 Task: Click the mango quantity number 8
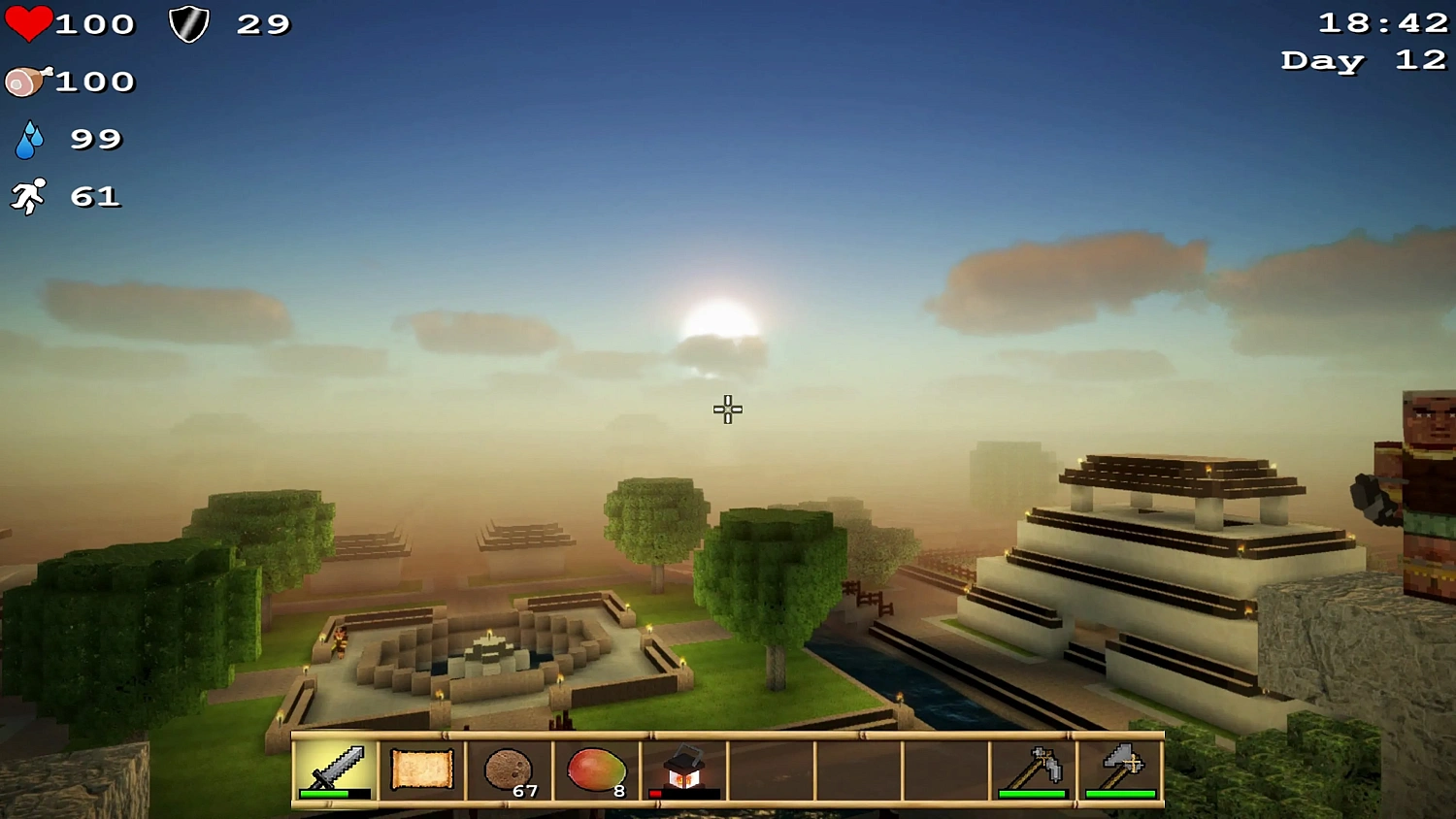tap(617, 793)
